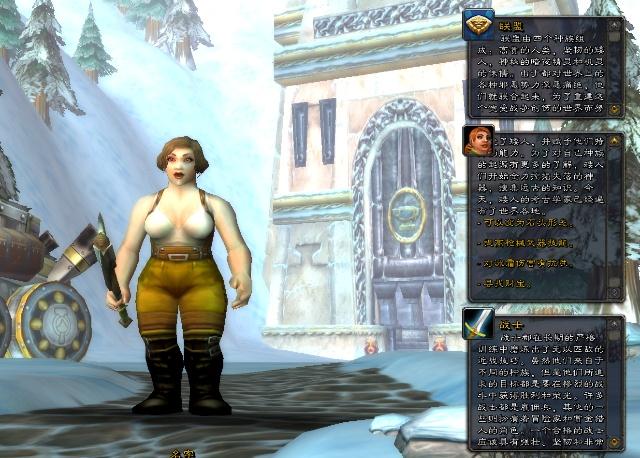Select the dwarf female race portrait
The height and width of the screenshot is (458, 640).
[478, 141]
